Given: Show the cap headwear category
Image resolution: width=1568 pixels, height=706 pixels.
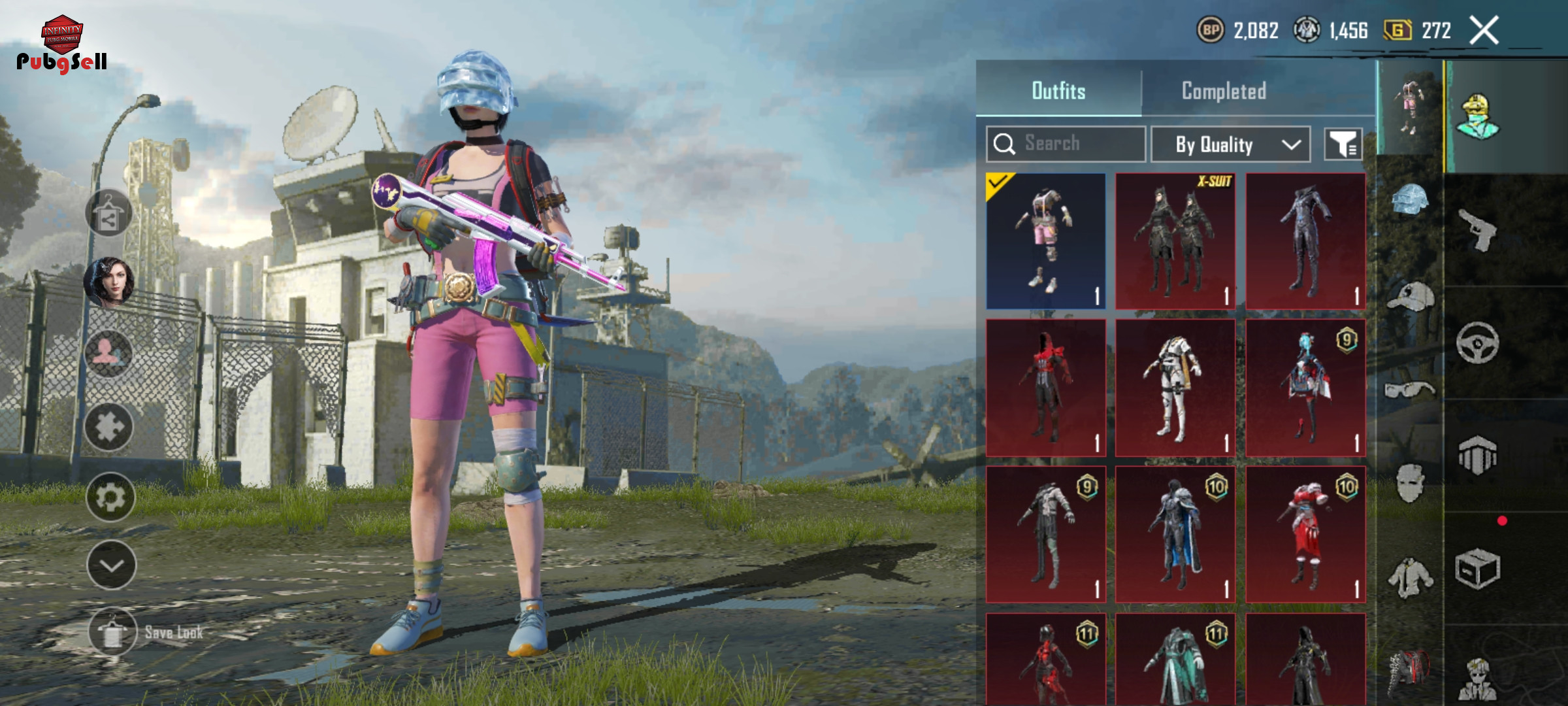Looking at the screenshot, I should 1411,297.
